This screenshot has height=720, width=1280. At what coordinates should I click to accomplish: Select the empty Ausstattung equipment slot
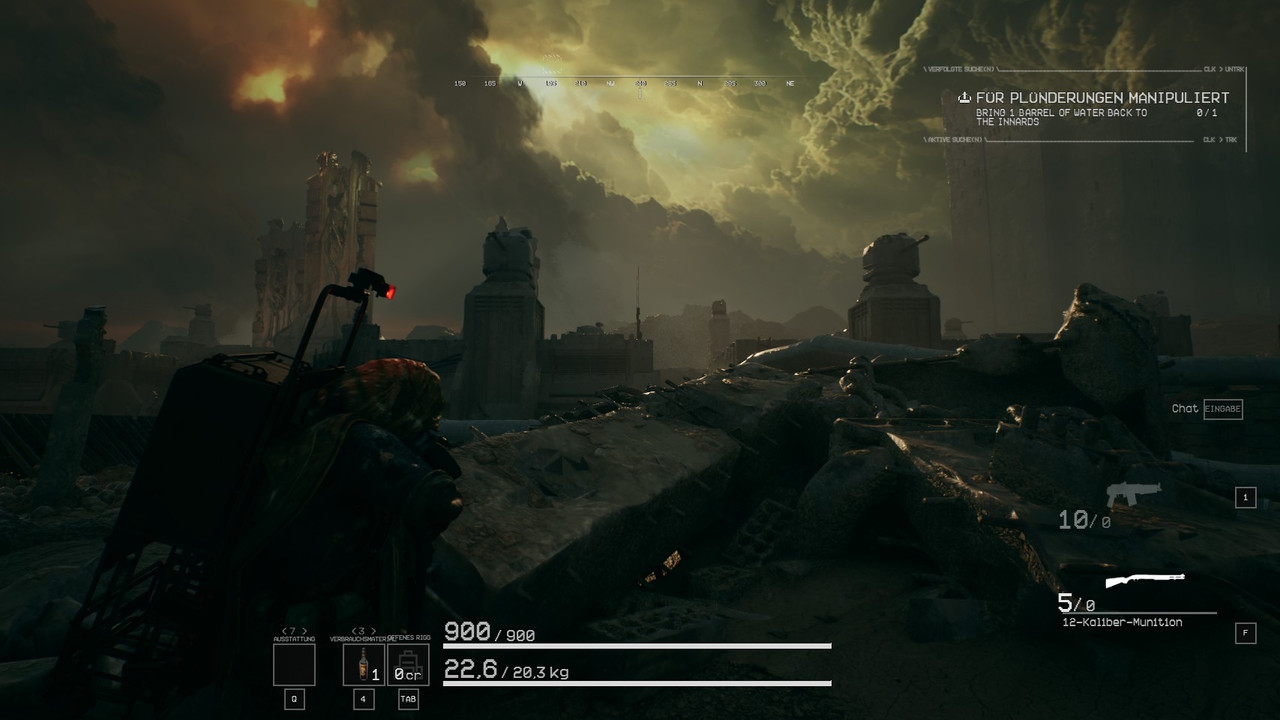[294, 664]
